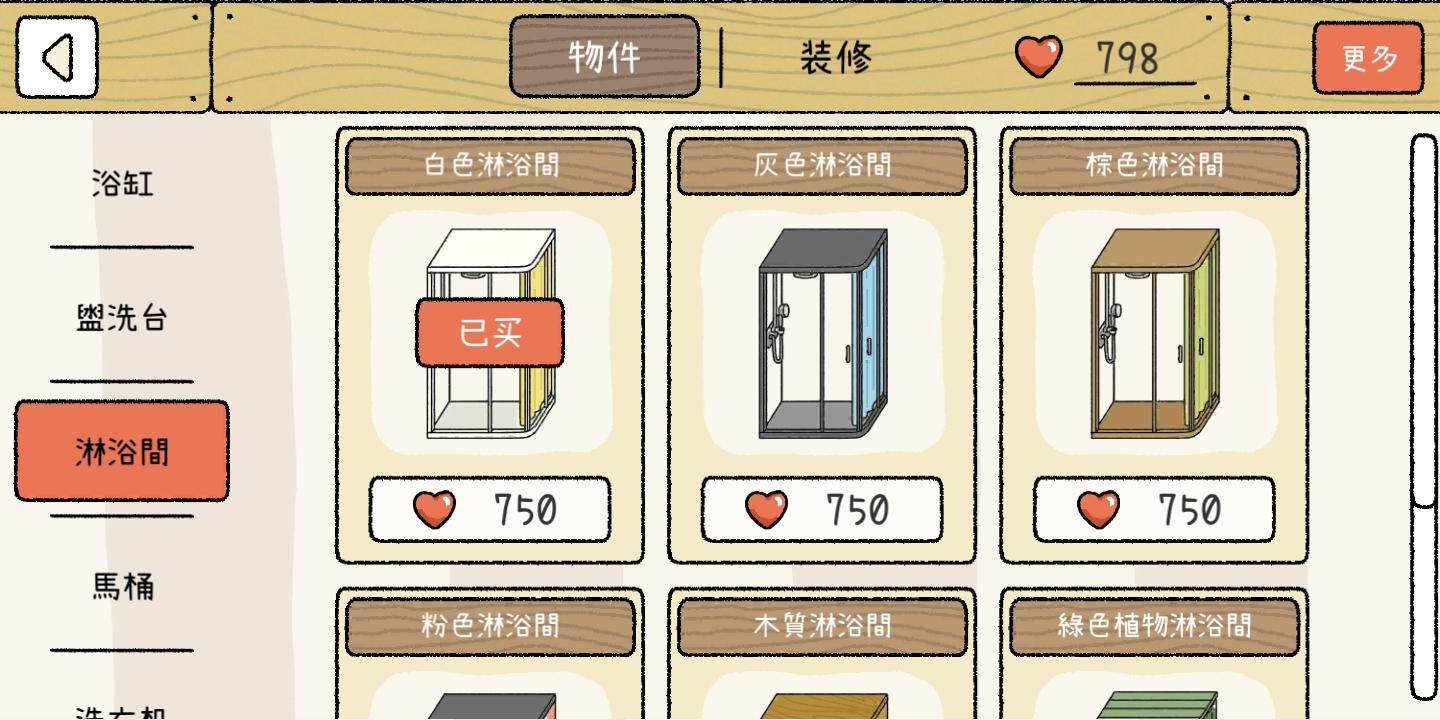Select the 馬桶 category in the sidebar
This screenshot has height=720, width=1440.
[121, 588]
